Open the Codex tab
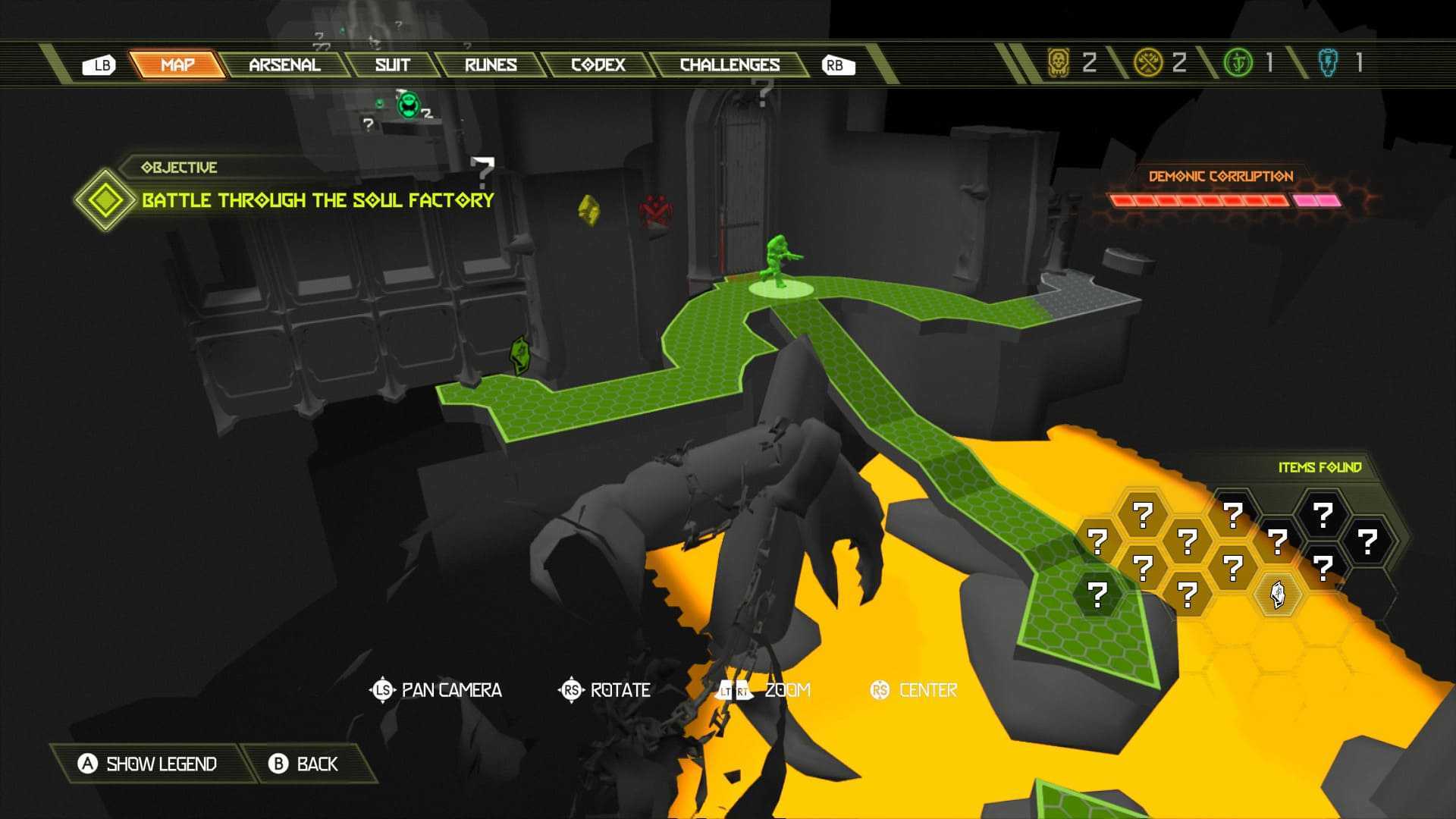 (598, 65)
